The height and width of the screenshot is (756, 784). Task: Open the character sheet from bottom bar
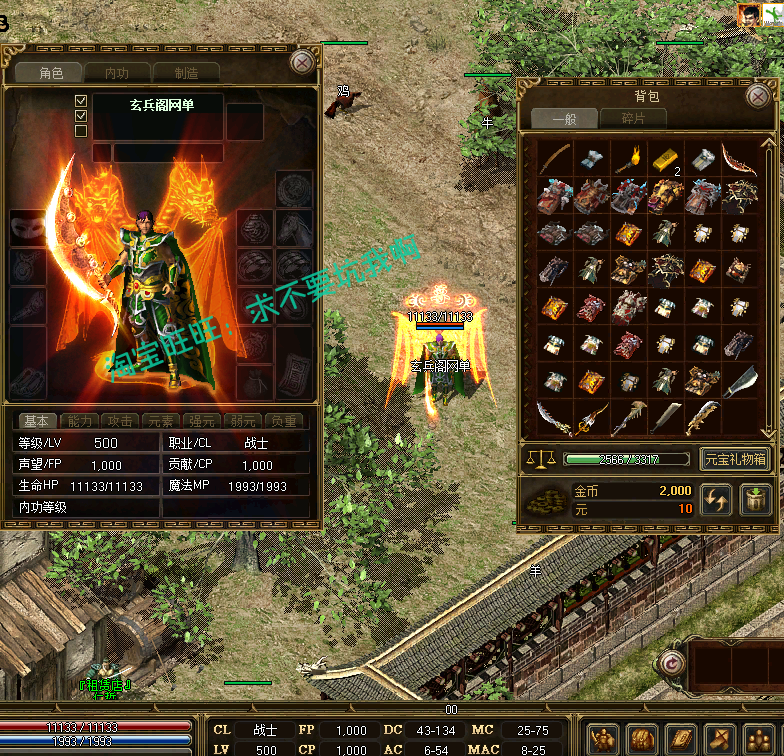point(606,739)
